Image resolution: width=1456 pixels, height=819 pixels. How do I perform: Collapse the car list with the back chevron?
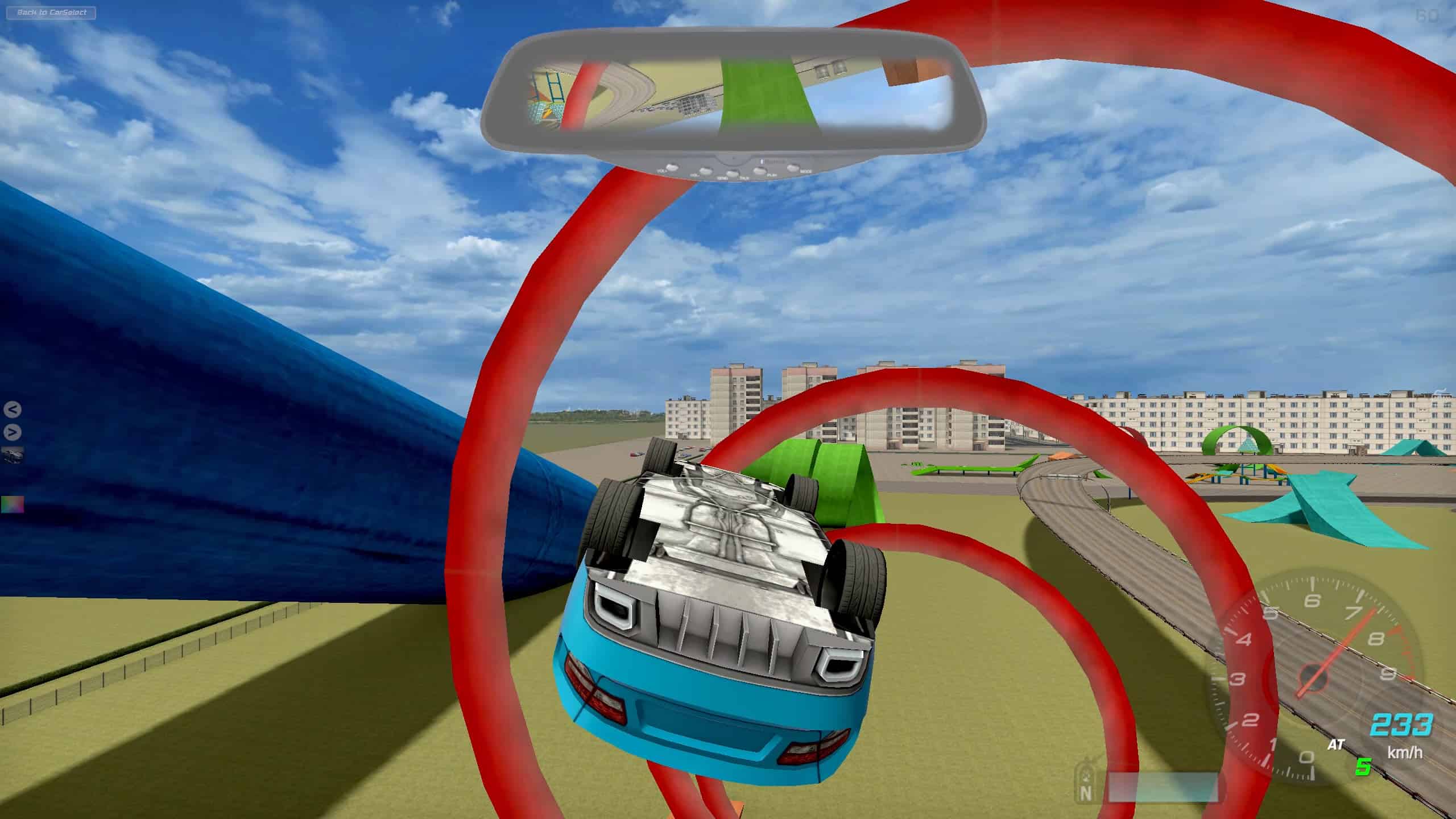coord(11,409)
